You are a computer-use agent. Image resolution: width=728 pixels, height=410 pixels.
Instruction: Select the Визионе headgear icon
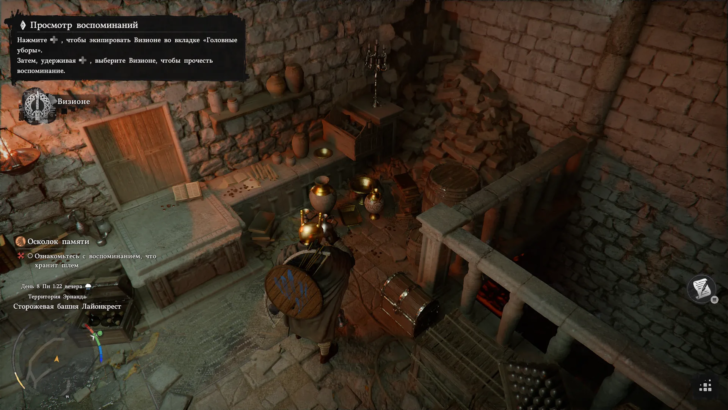click(37, 104)
